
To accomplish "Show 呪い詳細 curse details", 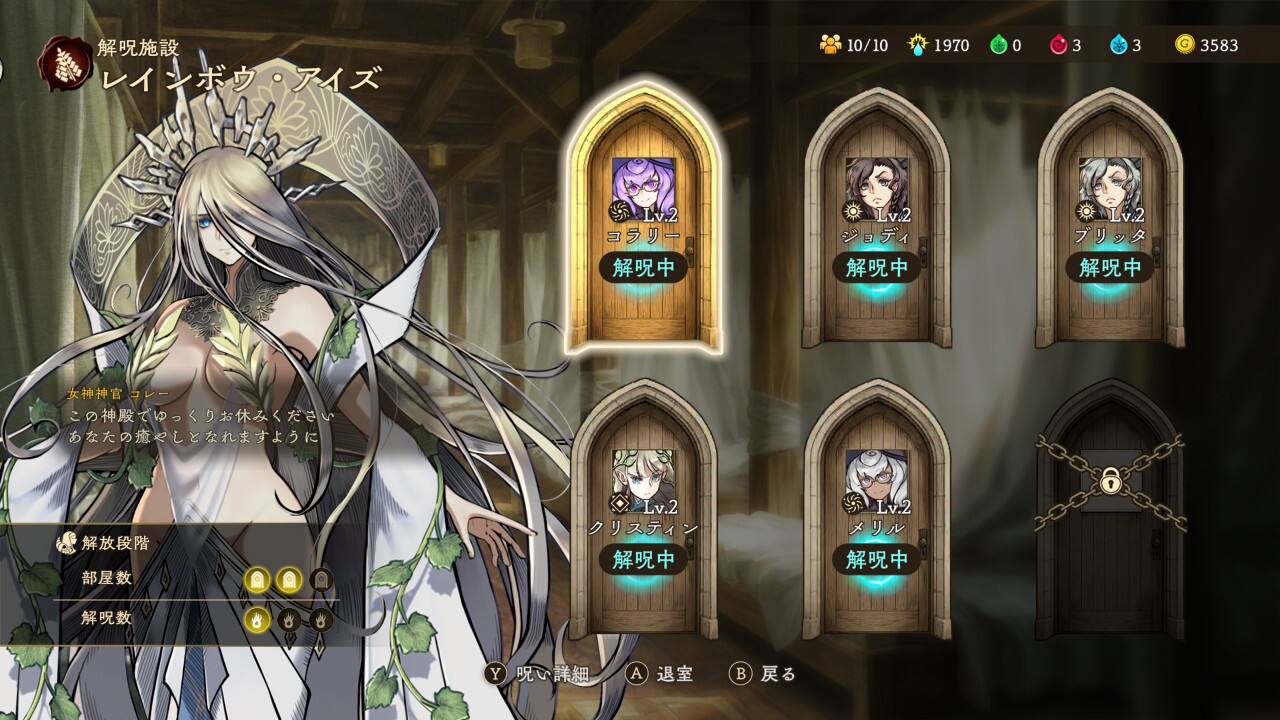I will pos(537,673).
